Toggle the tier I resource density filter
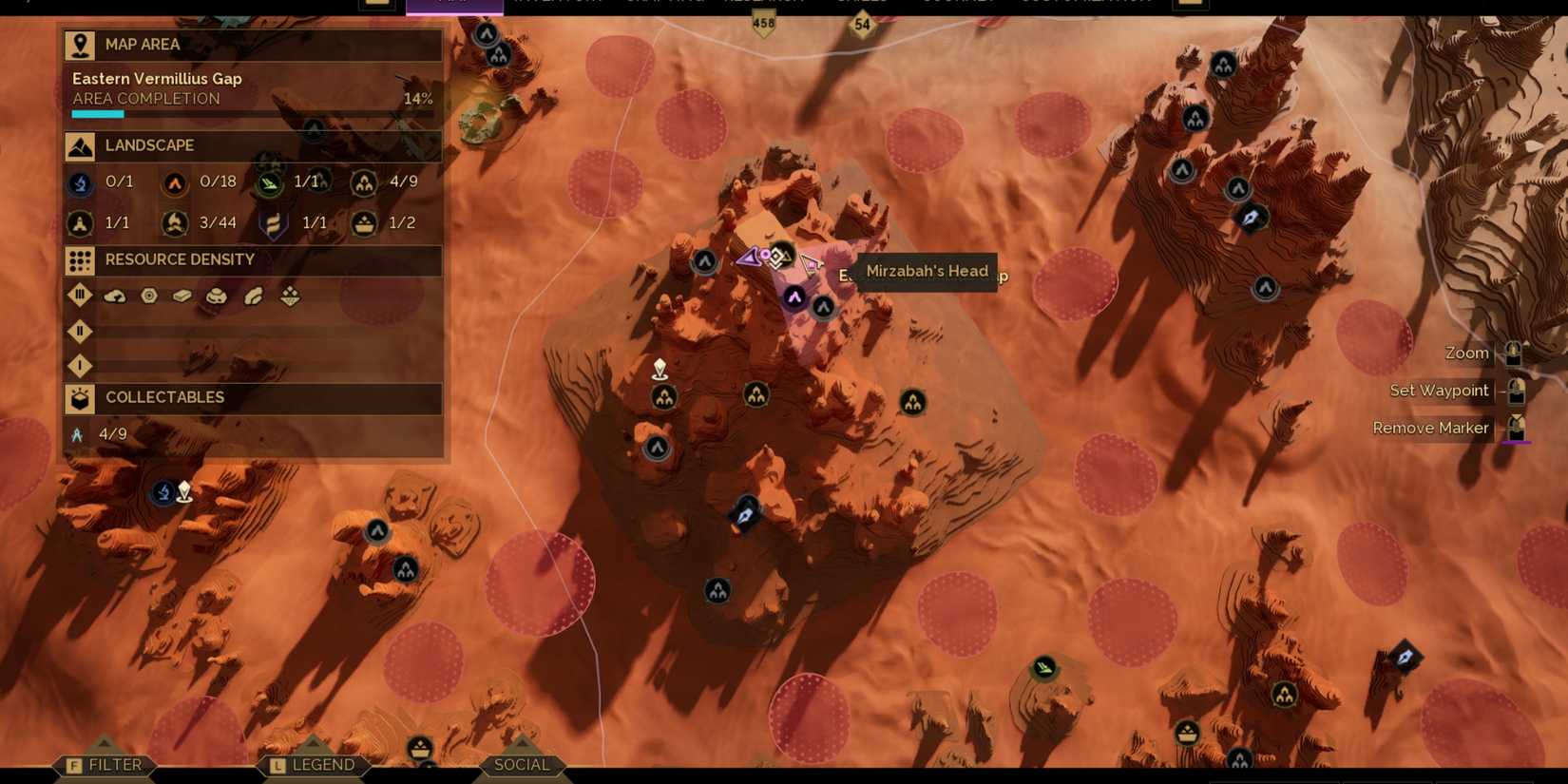Viewport: 1568px width, 784px height. pos(80,366)
